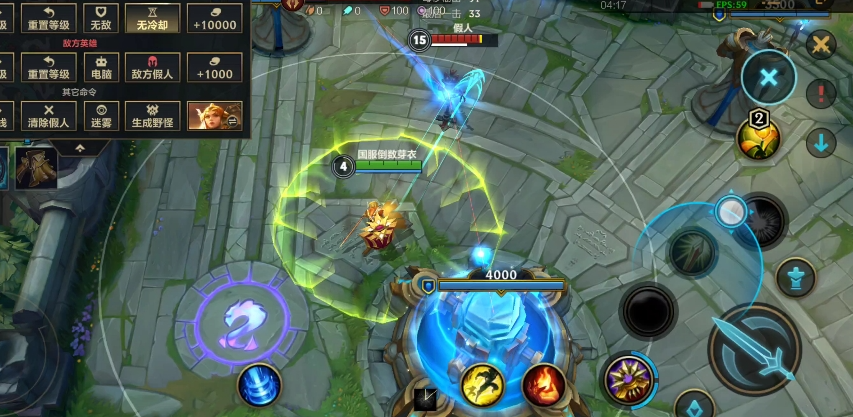The image size is (853, 417).
Task: Activate the red Ignite summoner spell
Action: click(x=544, y=385)
